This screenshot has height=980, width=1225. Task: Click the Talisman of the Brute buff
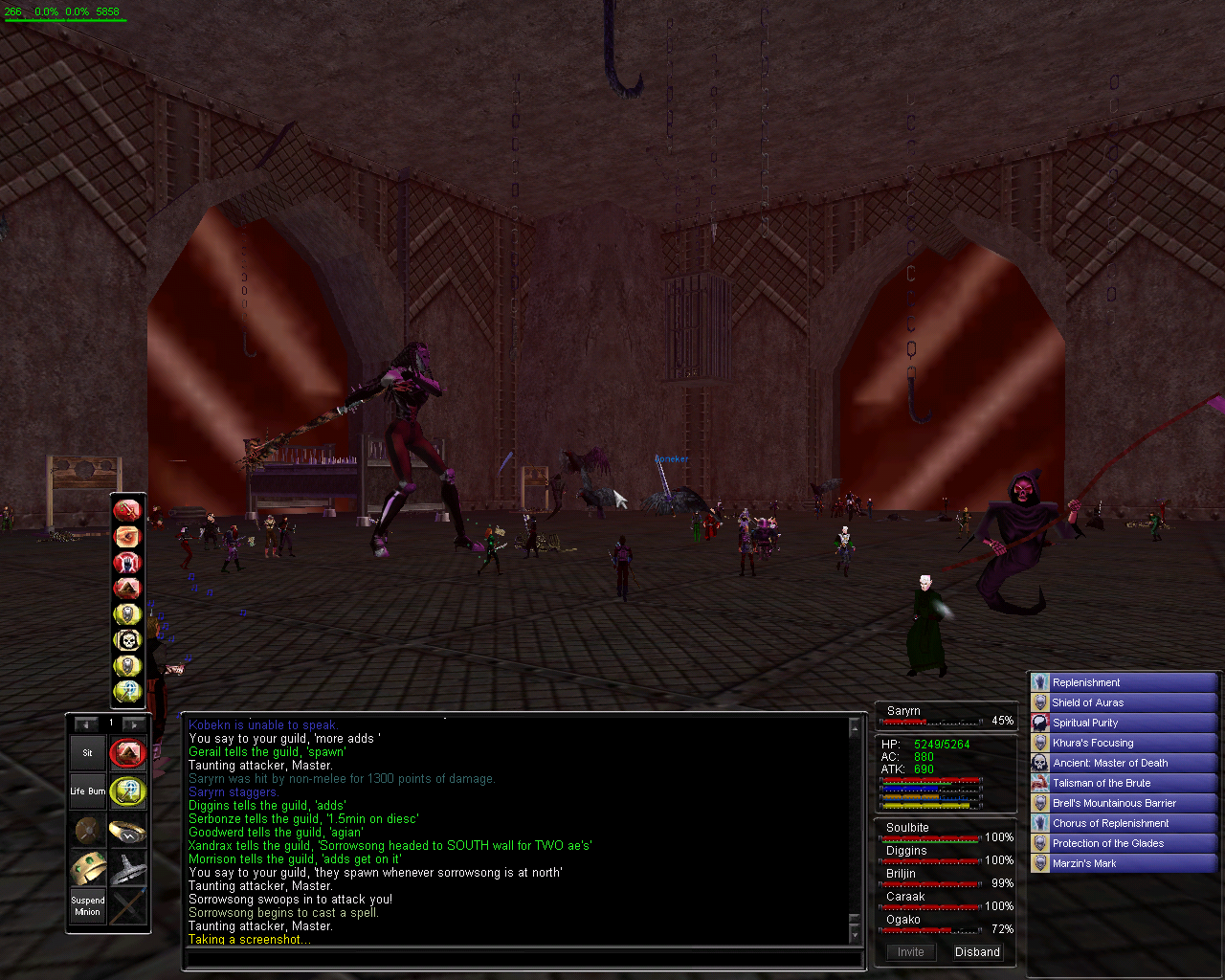(1102, 783)
